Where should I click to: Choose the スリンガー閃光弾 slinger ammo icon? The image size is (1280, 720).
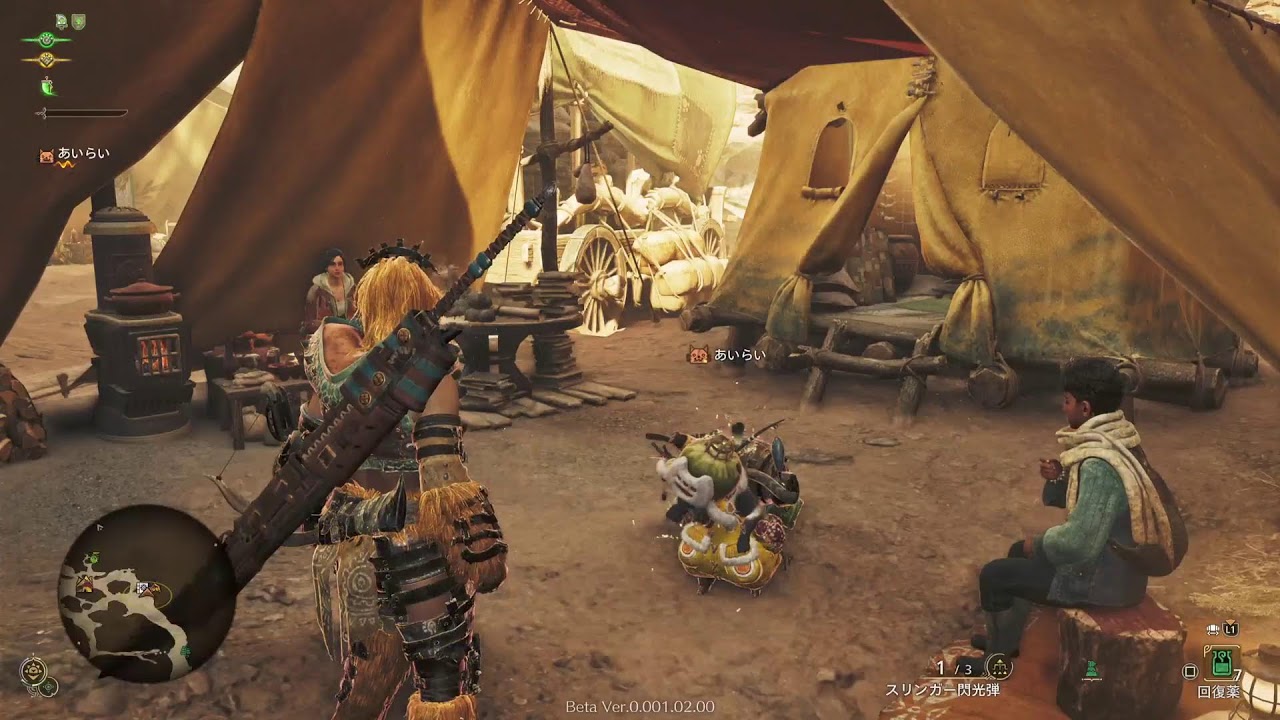point(998,666)
